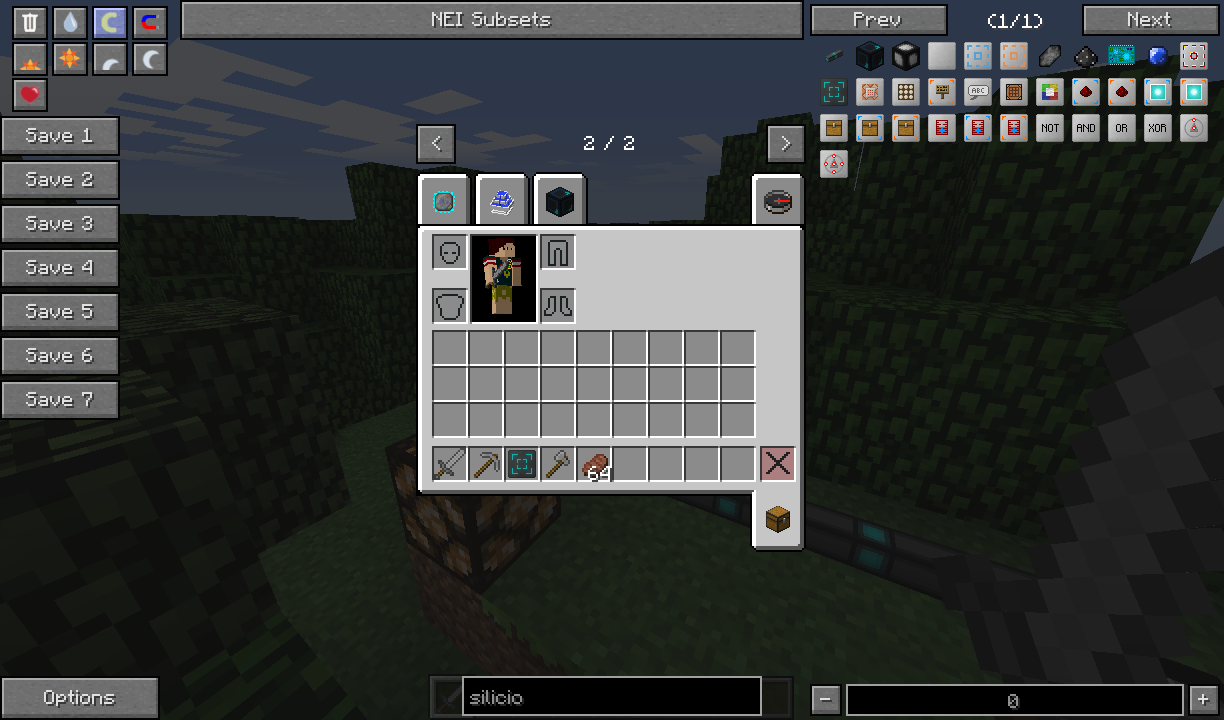Viewport: 1224px width, 720px height.
Task: Increase item quantity with plus button
Action: click(x=1203, y=700)
